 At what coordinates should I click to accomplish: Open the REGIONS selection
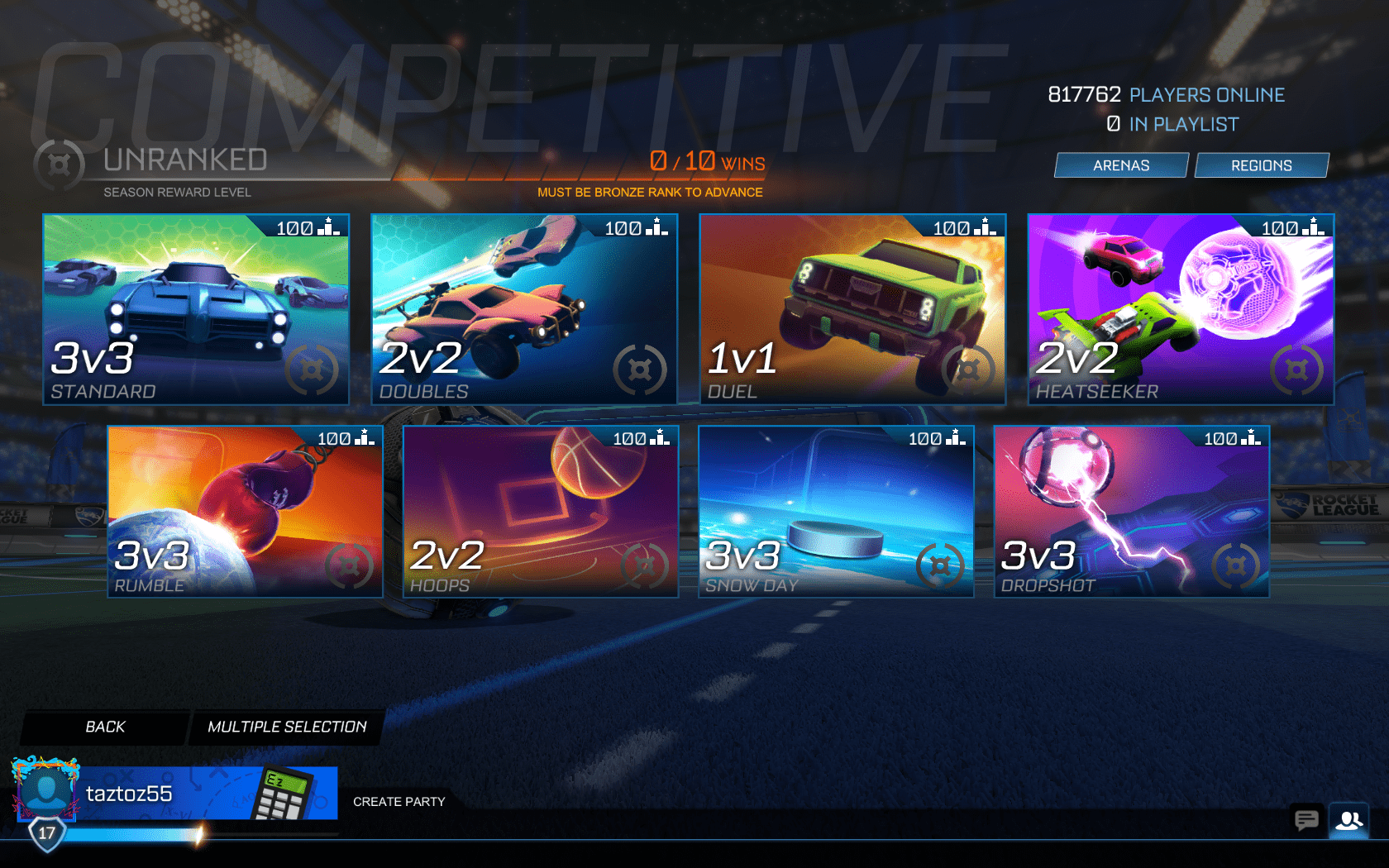(1262, 165)
